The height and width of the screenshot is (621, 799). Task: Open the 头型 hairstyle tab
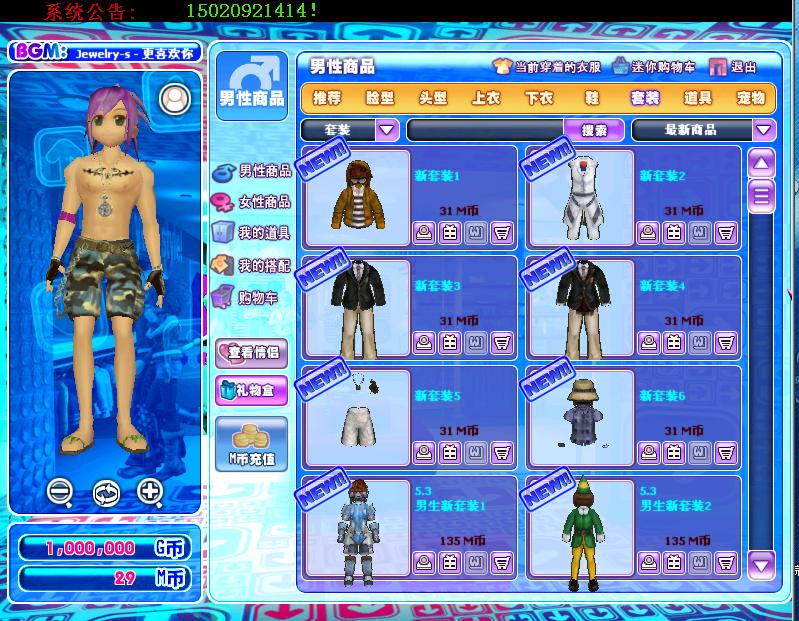click(433, 98)
